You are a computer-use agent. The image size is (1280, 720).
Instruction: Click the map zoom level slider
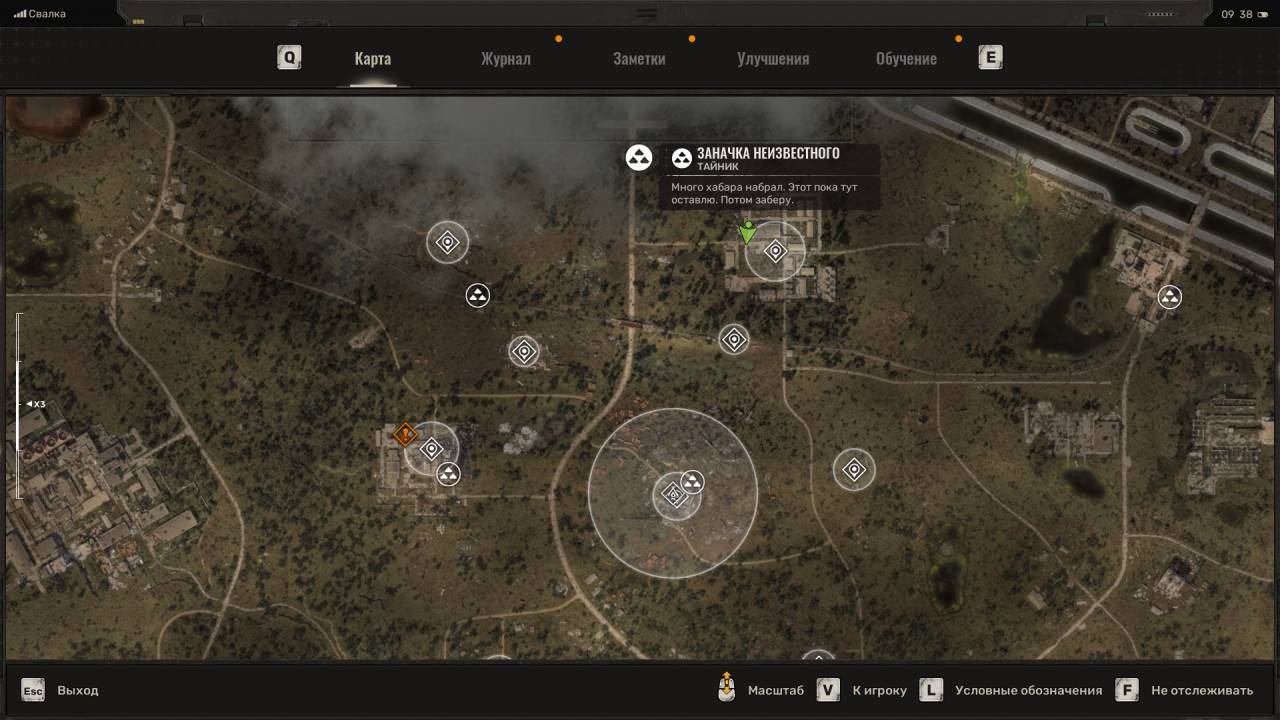pyautogui.click(x=18, y=404)
